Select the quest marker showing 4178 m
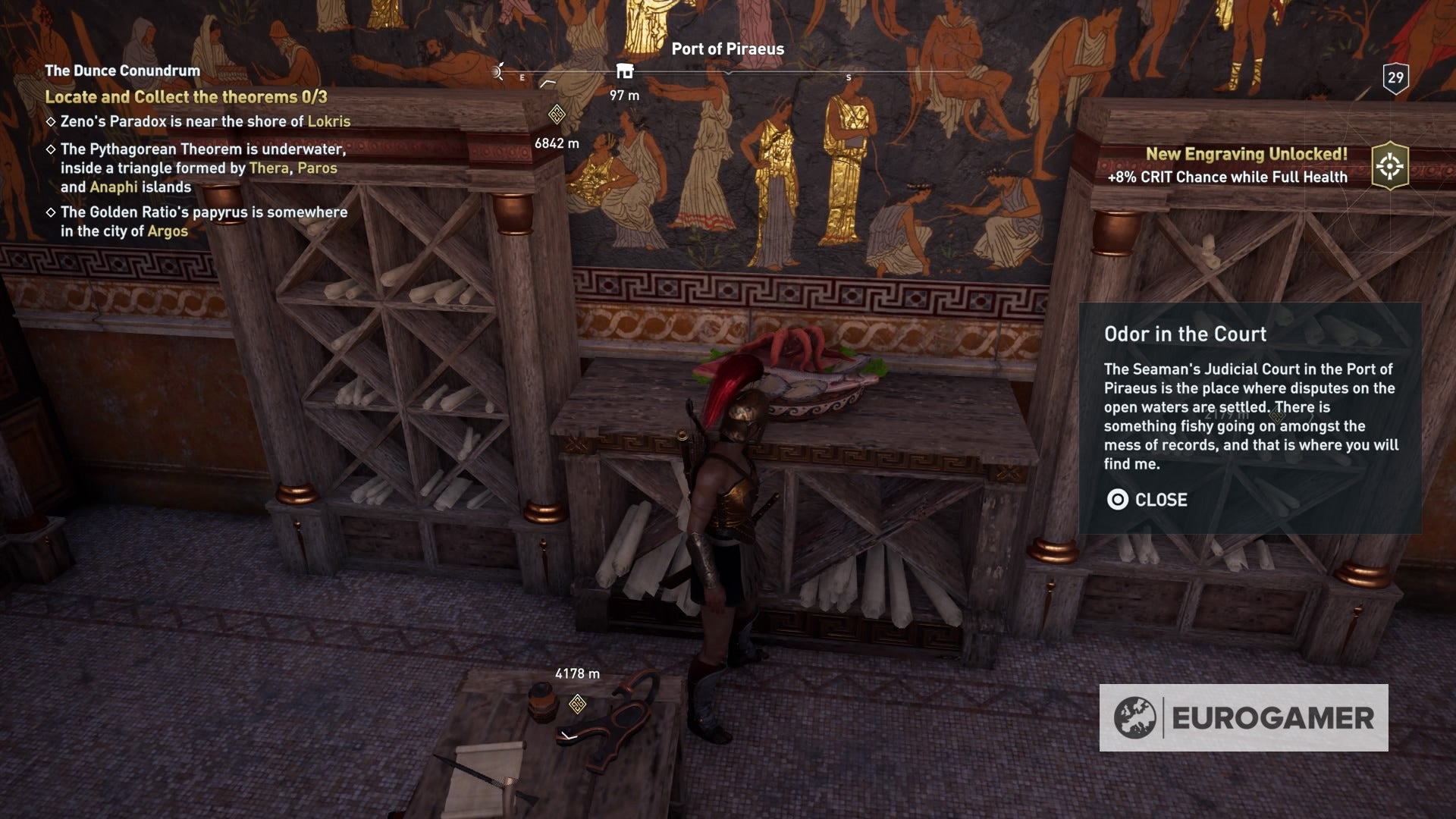 pyautogui.click(x=578, y=704)
